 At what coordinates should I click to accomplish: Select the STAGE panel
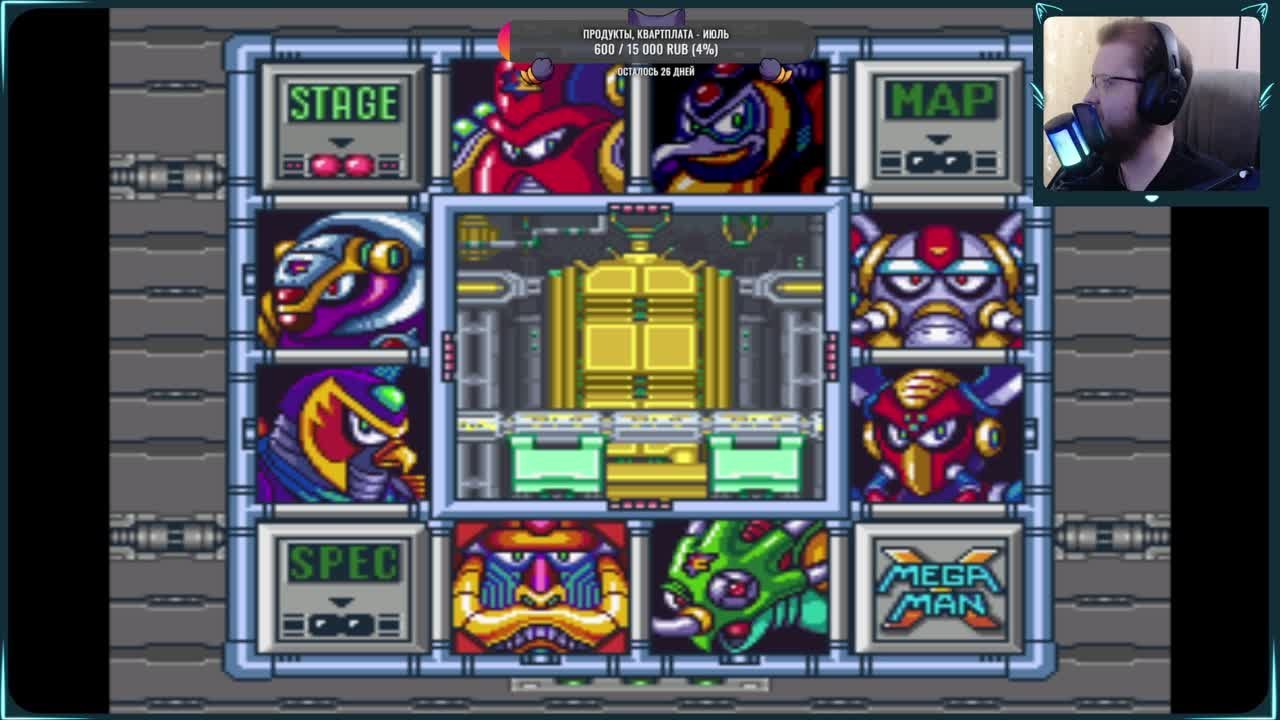pyautogui.click(x=343, y=127)
